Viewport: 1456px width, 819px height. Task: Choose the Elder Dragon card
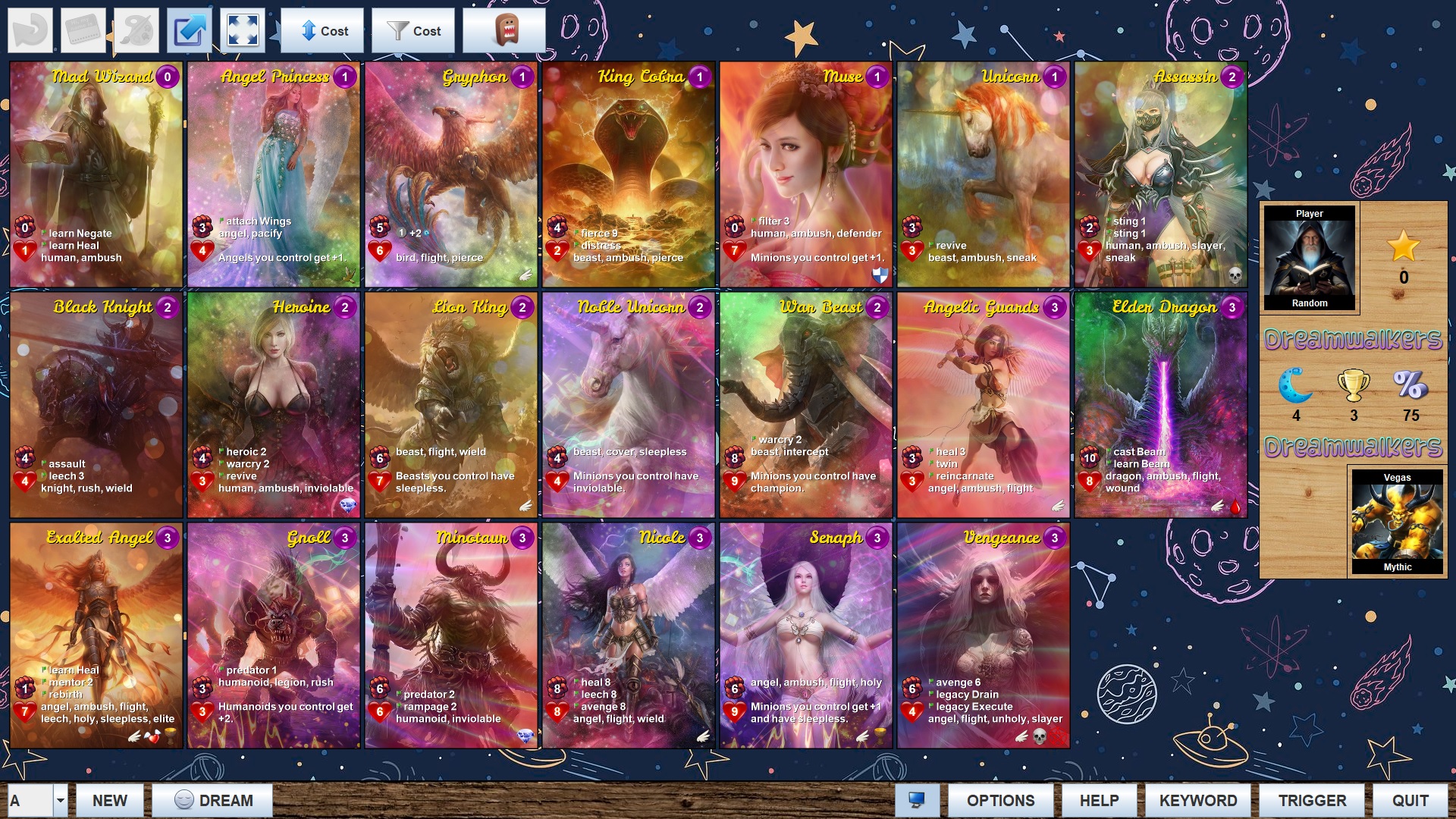[x=1160, y=405]
